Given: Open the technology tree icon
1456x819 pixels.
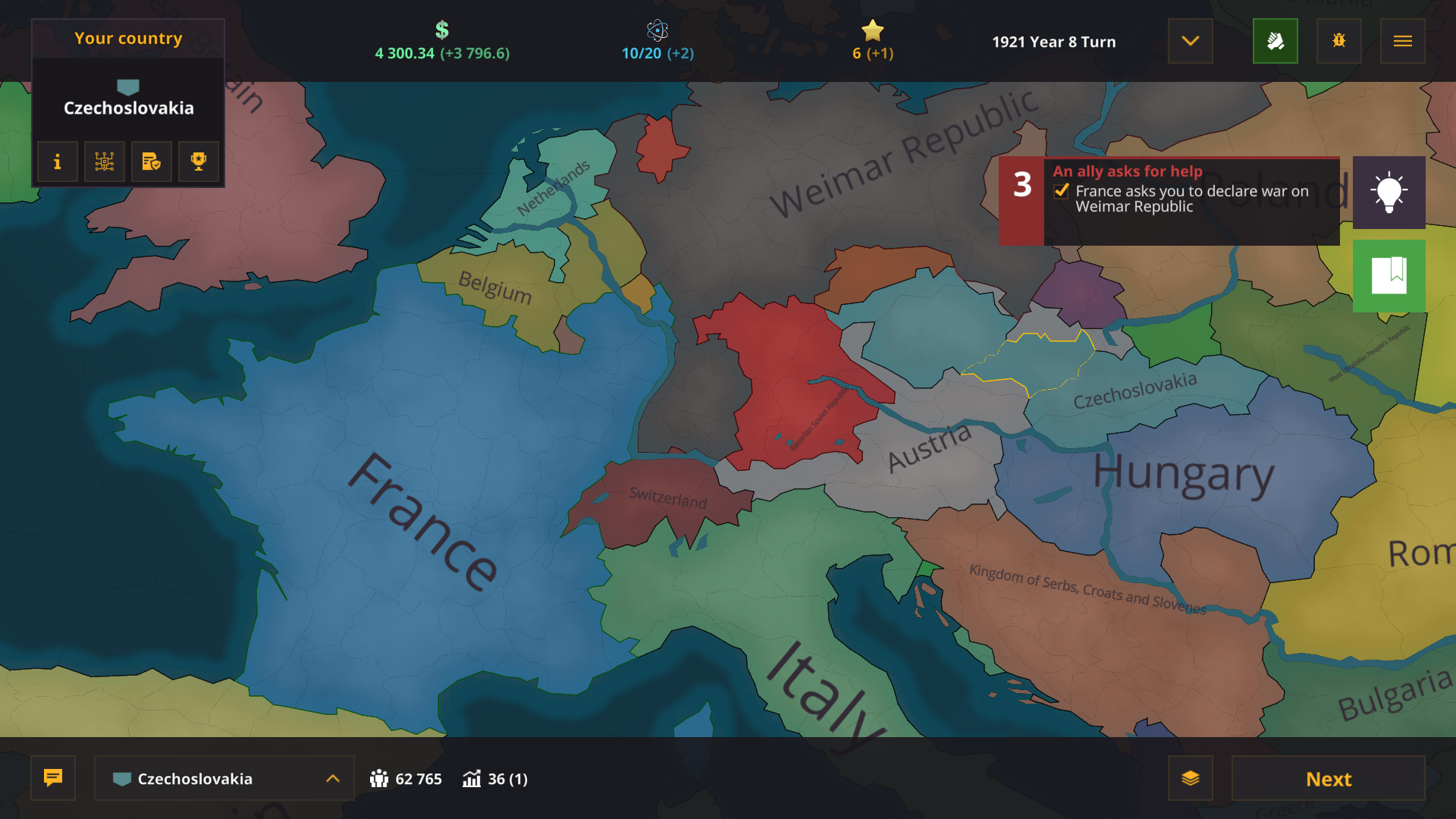Looking at the screenshot, I should tap(104, 162).
